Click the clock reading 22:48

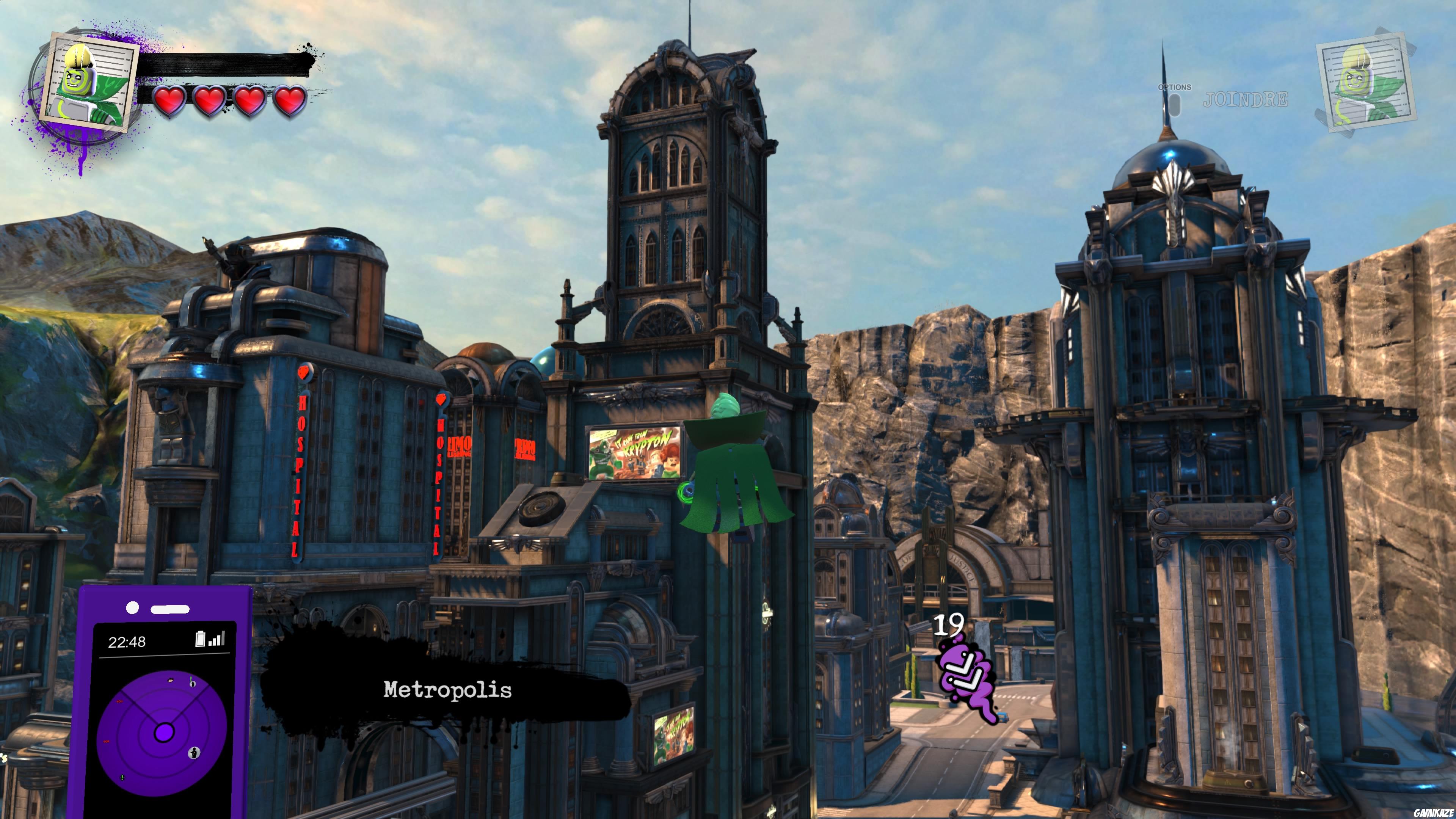pos(127,641)
